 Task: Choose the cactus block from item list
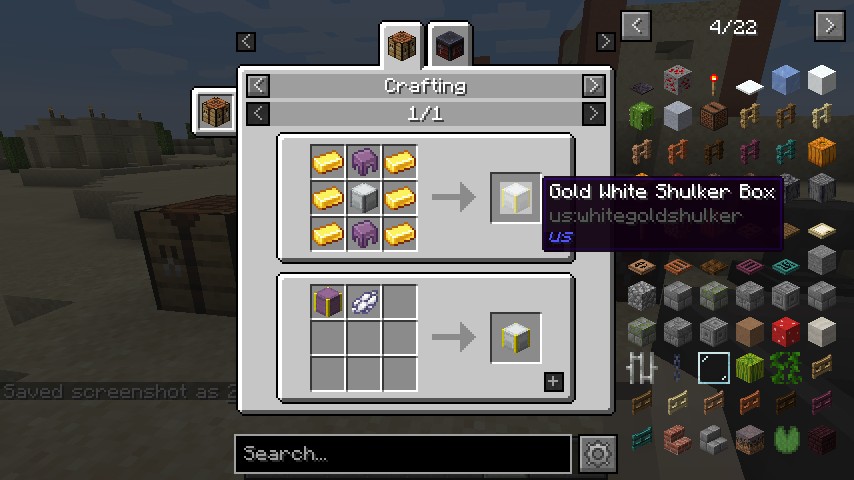tap(642, 116)
